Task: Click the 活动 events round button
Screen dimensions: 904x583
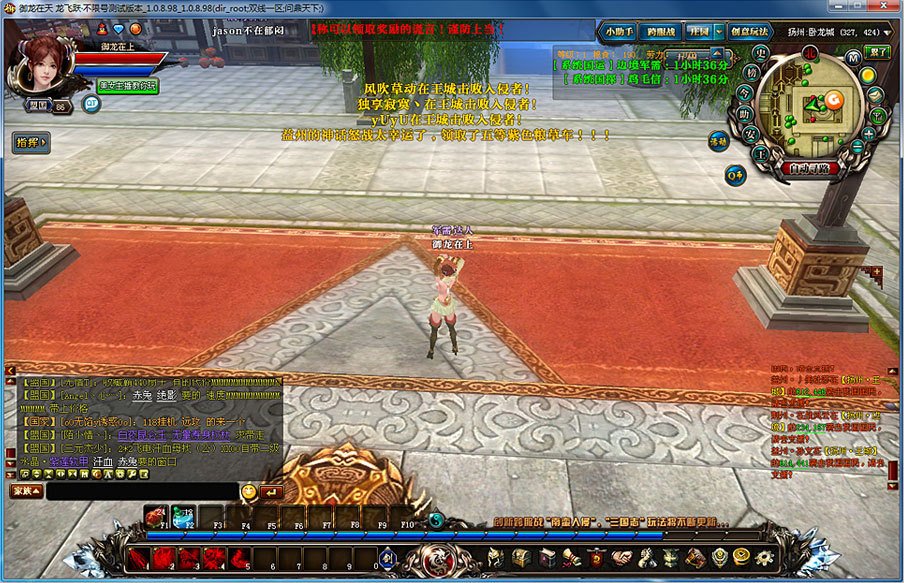Action: [x=719, y=140]
